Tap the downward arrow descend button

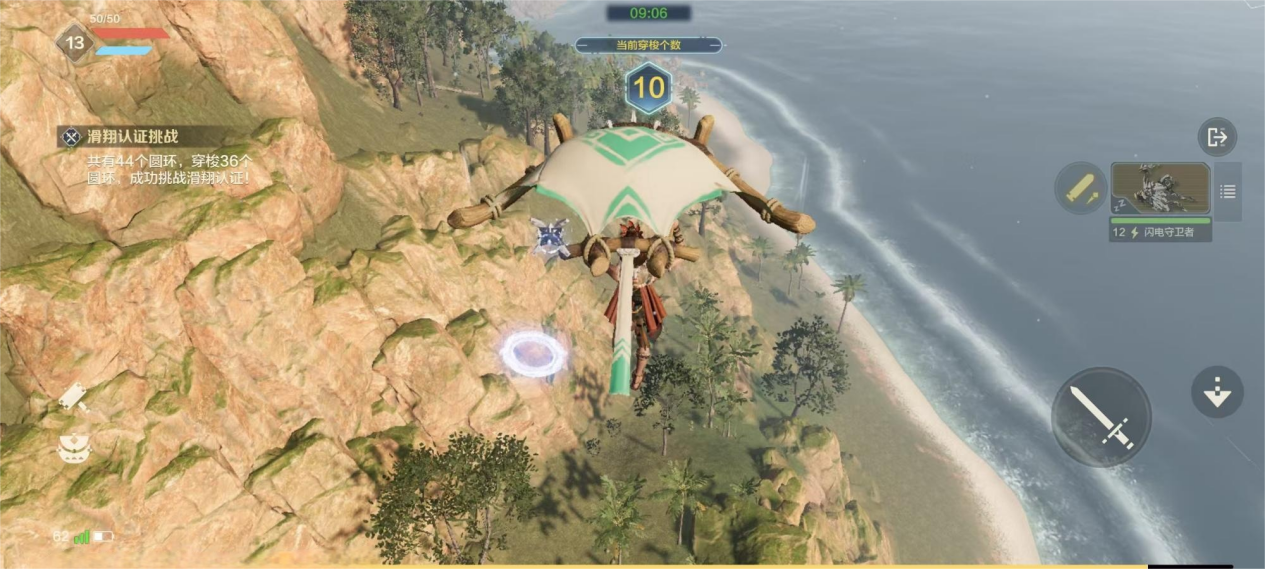1217,392
